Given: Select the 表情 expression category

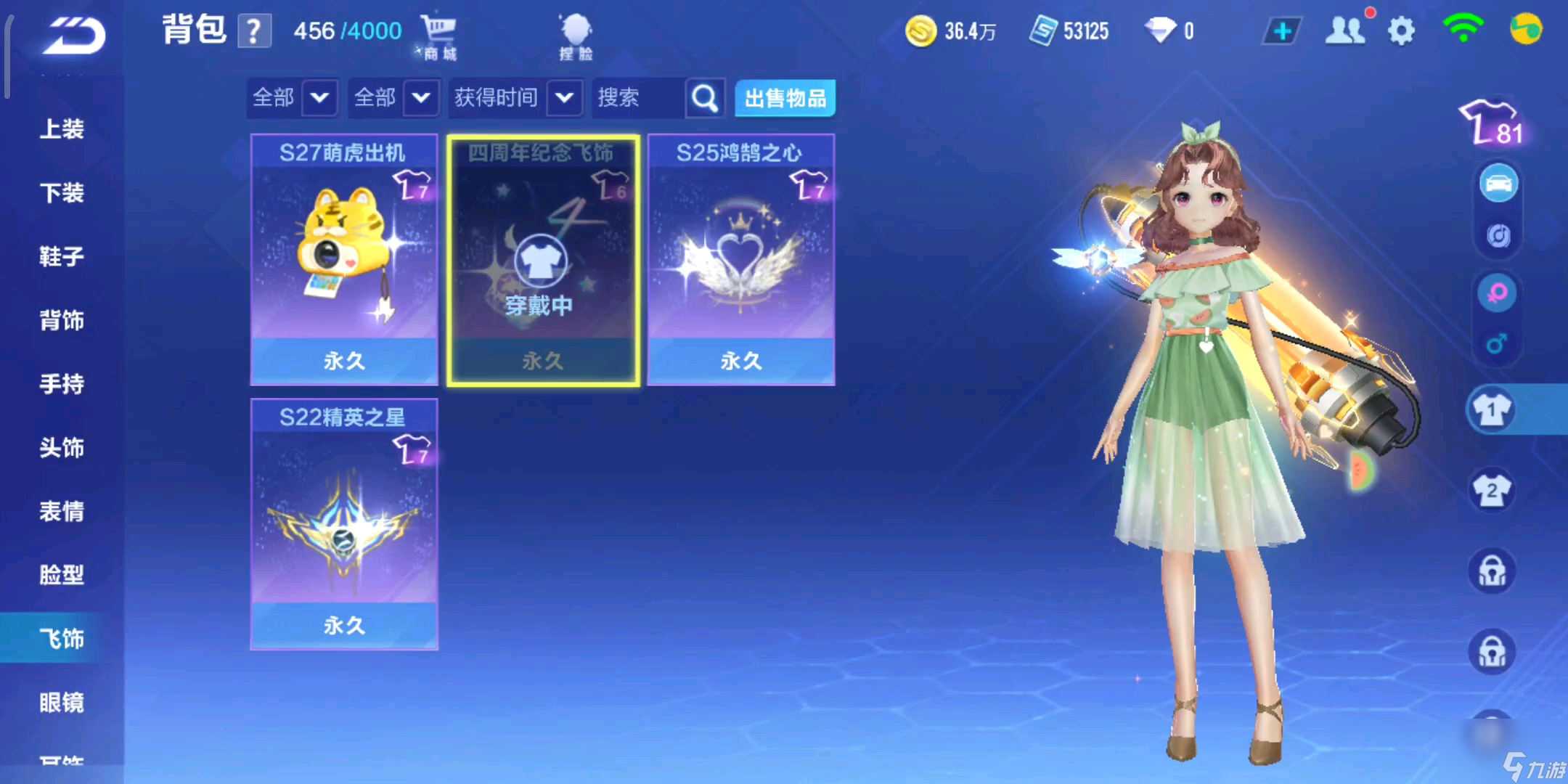Looking at the screenshot, I should click(x=62, y=511).
